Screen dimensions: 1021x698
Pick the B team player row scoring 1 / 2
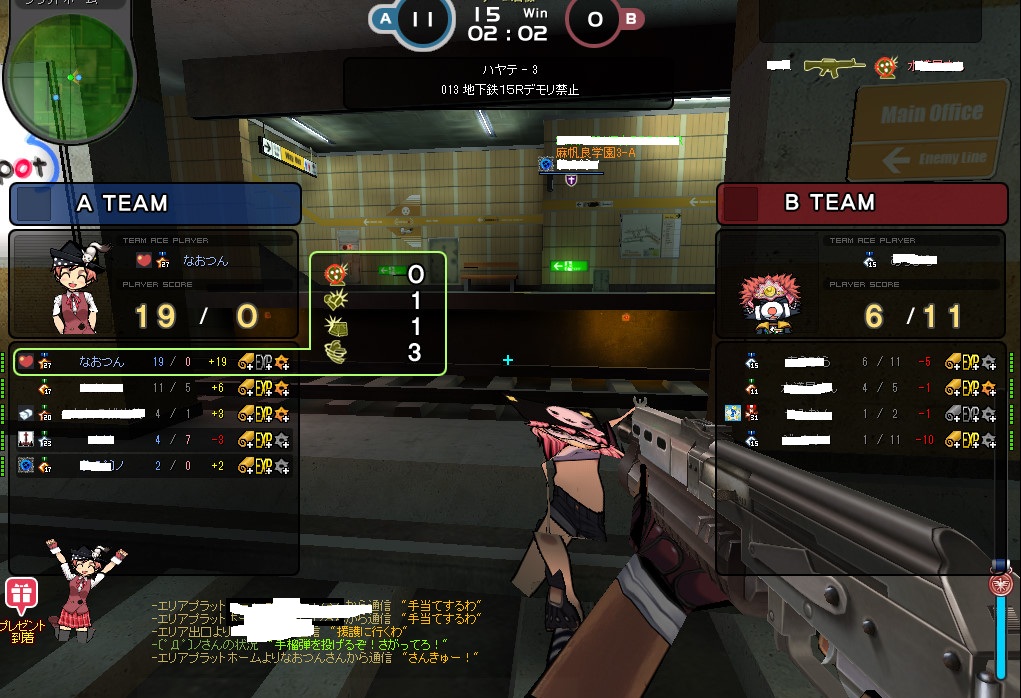(x=862, y=413)
